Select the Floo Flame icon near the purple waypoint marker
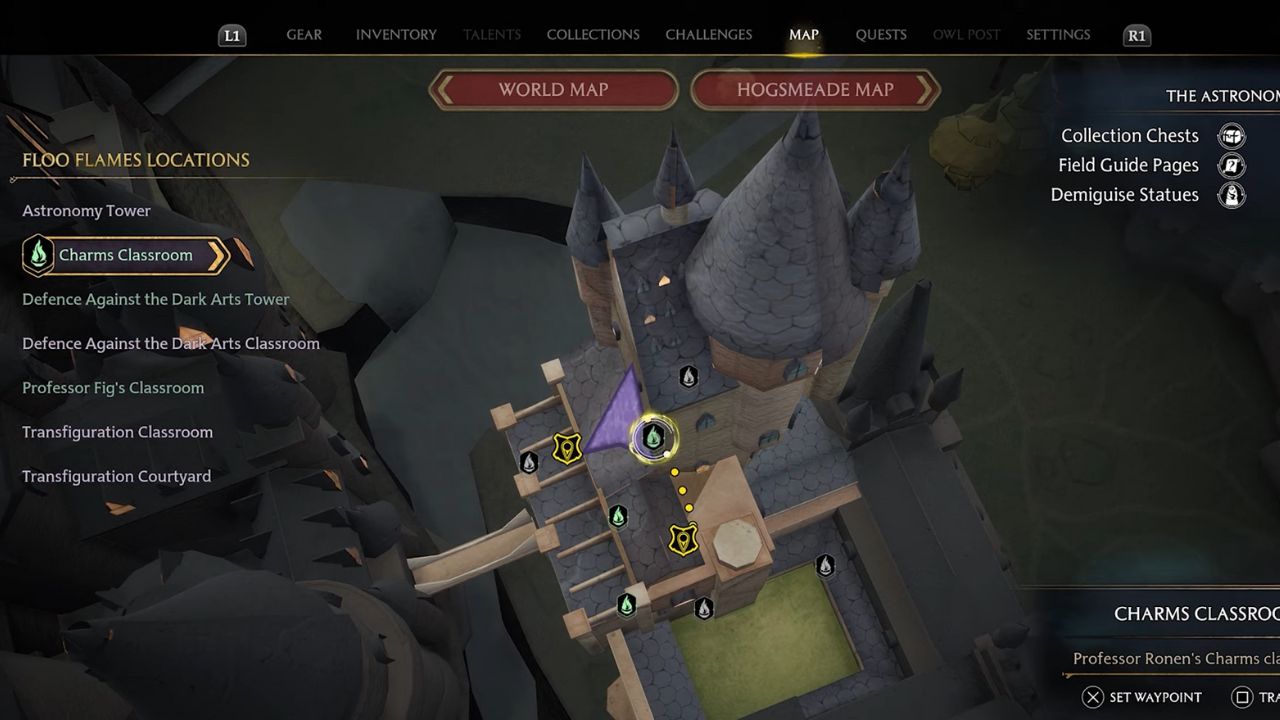Viewport: 1280px width, 720px height. pos(654,436)
